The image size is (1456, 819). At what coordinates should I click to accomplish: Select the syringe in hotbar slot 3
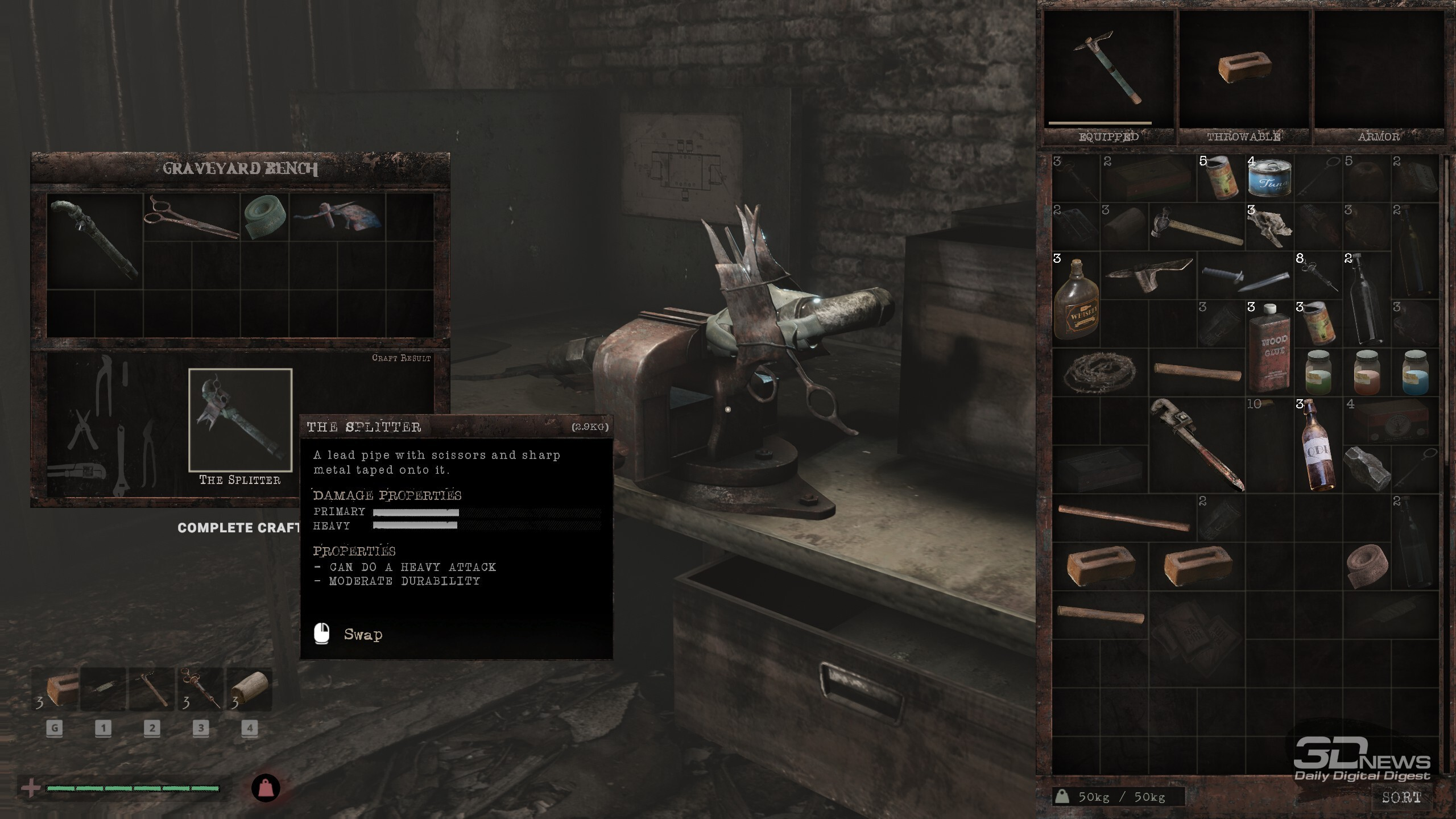point(201,689)
